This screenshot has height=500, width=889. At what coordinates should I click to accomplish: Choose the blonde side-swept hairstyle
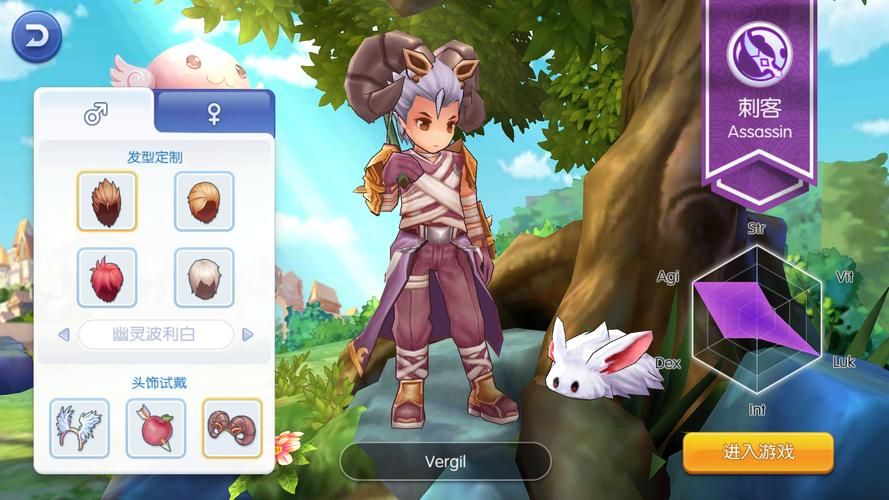click(x=204, y=201)
